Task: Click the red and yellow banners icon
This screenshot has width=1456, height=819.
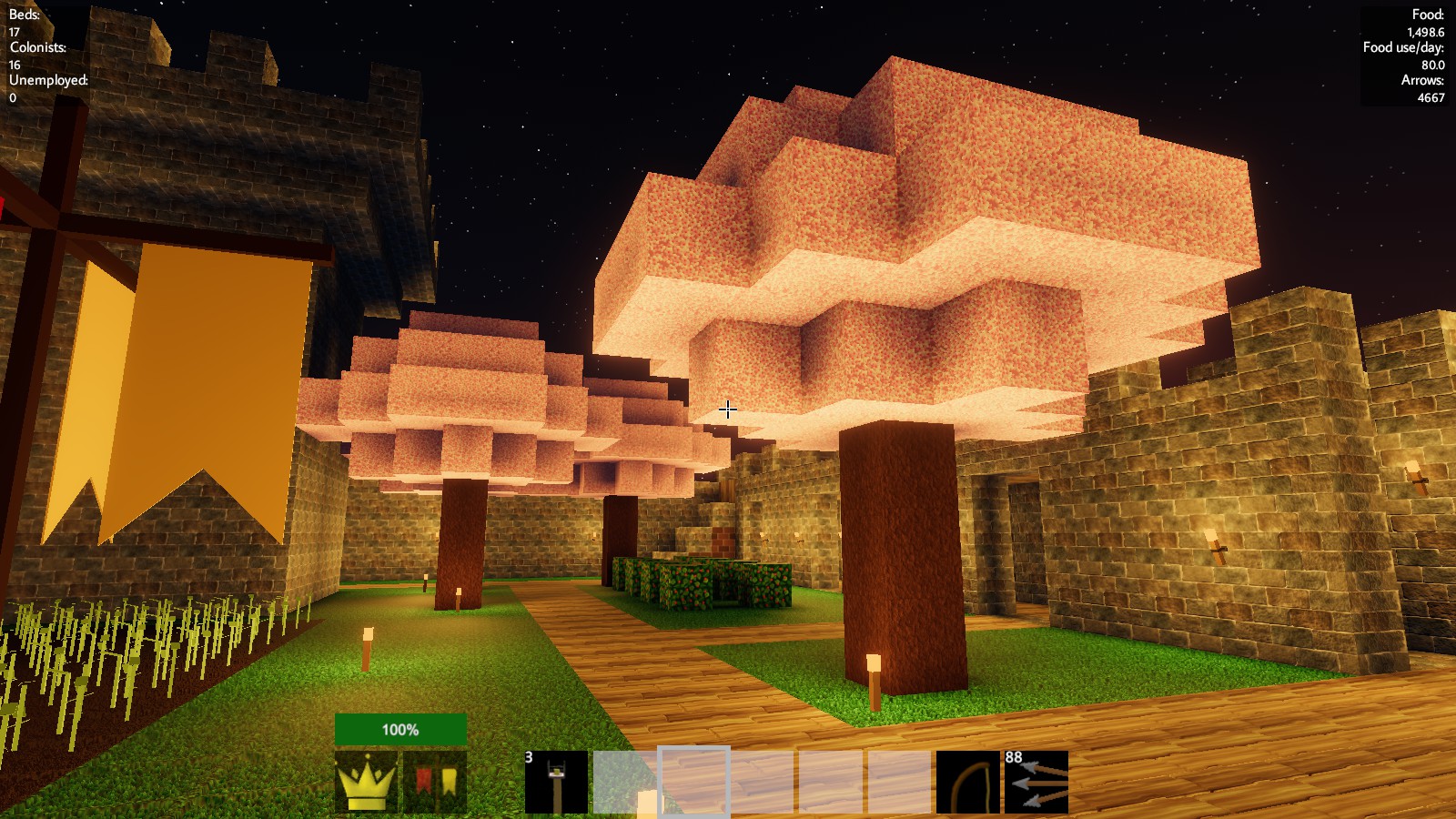Action: tap(435, 782)
